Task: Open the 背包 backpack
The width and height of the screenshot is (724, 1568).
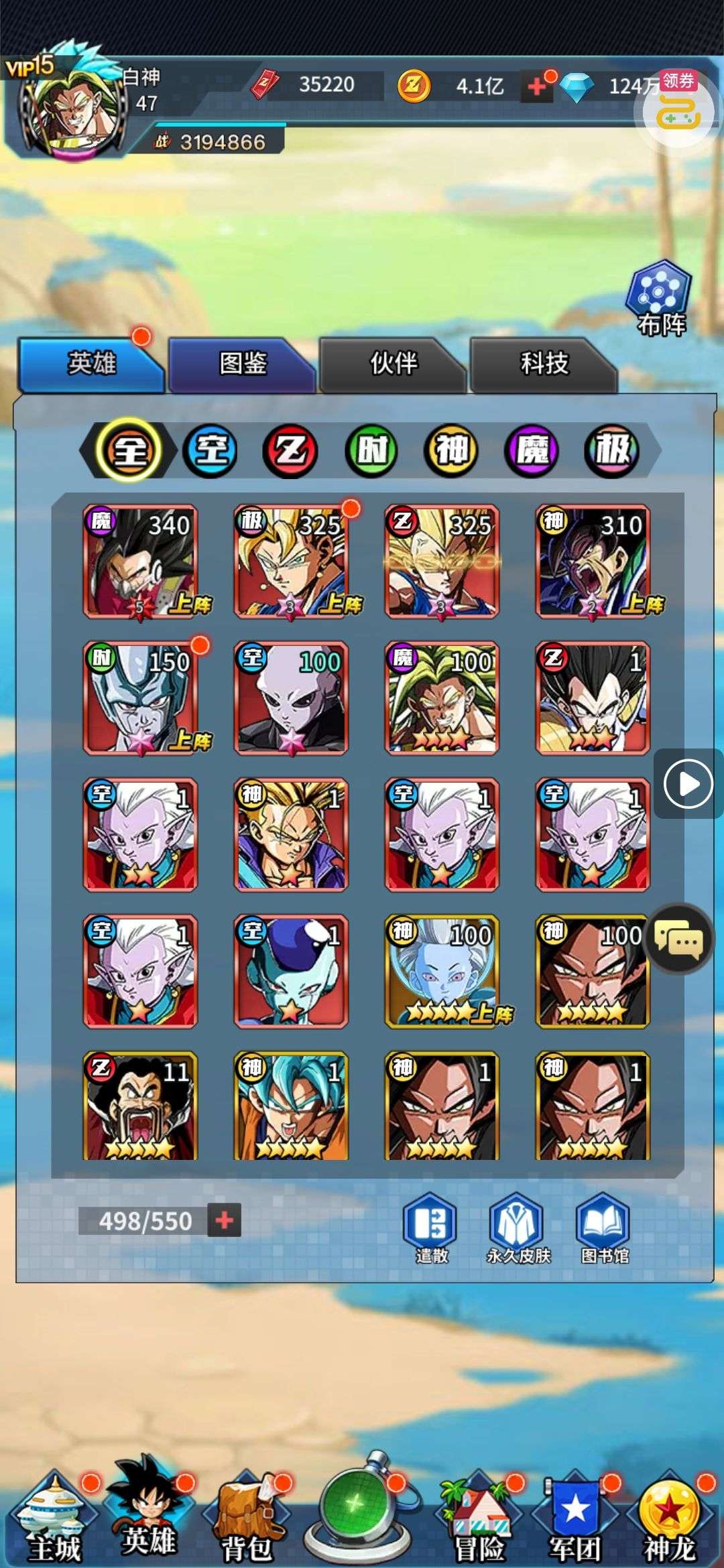Action: (247, 1514)
